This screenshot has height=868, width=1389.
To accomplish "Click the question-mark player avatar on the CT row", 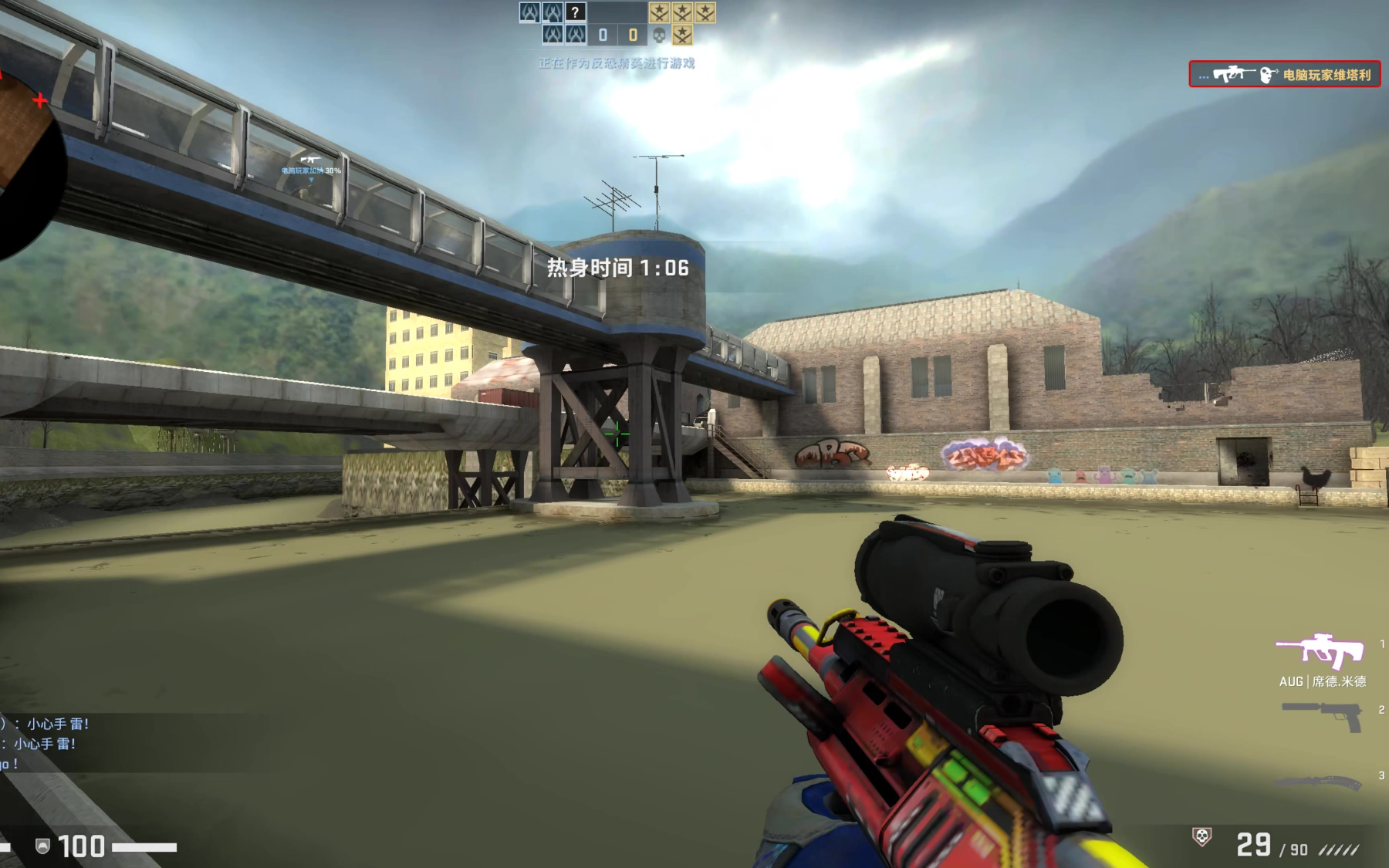I will [576, 12].
